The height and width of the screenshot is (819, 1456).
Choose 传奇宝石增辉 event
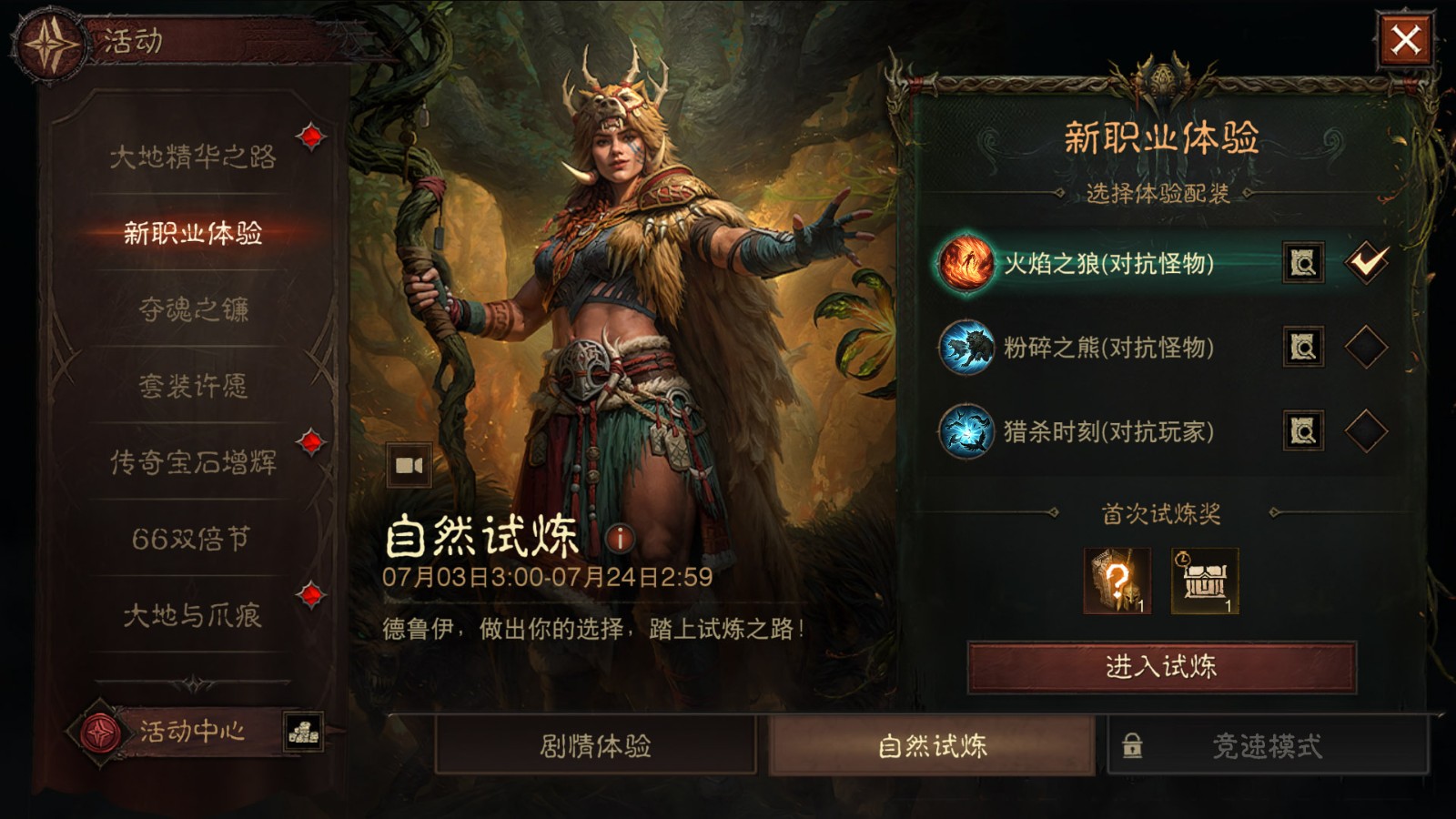(192, 462)
